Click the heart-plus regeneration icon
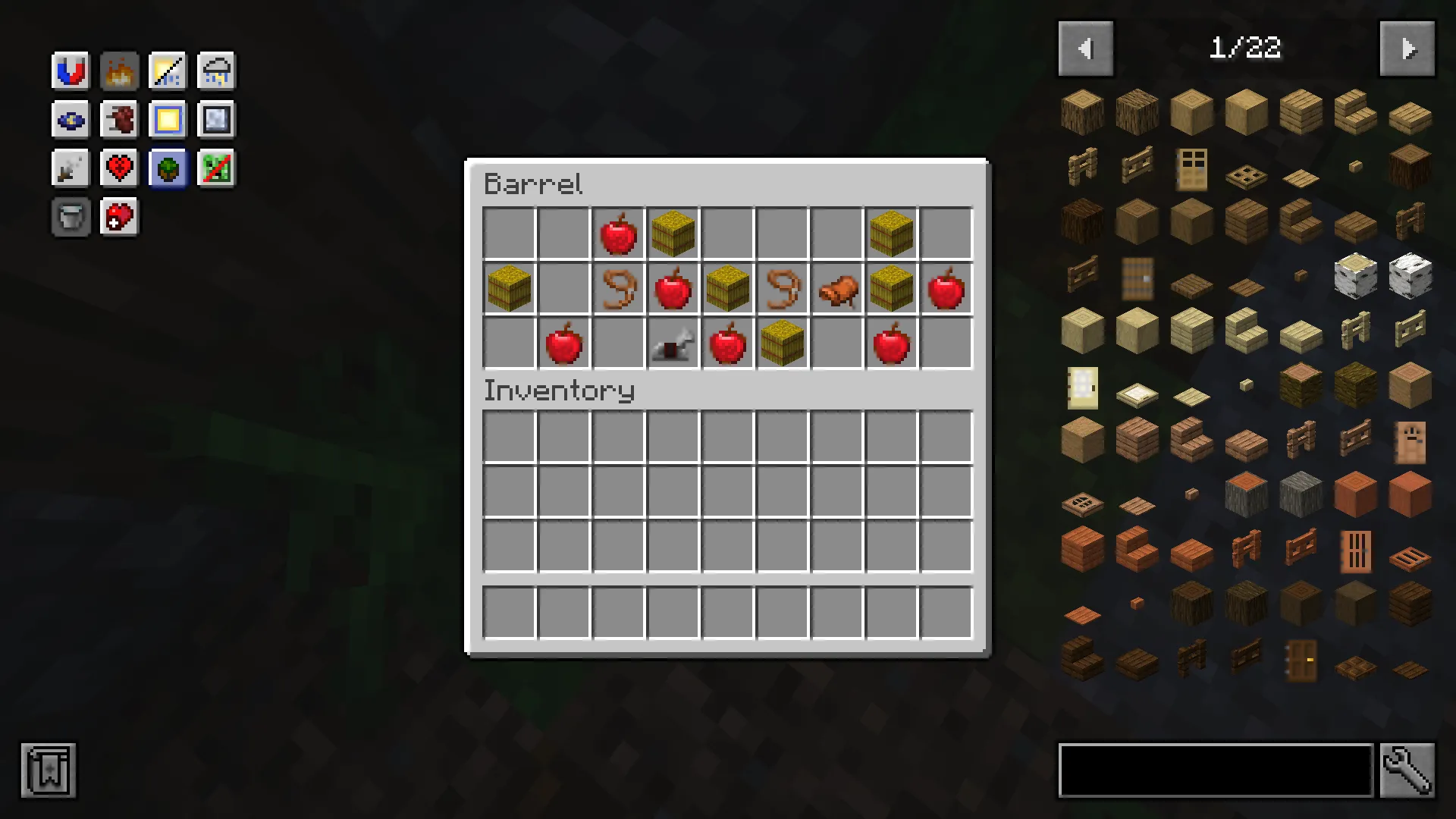 point(118,216)
